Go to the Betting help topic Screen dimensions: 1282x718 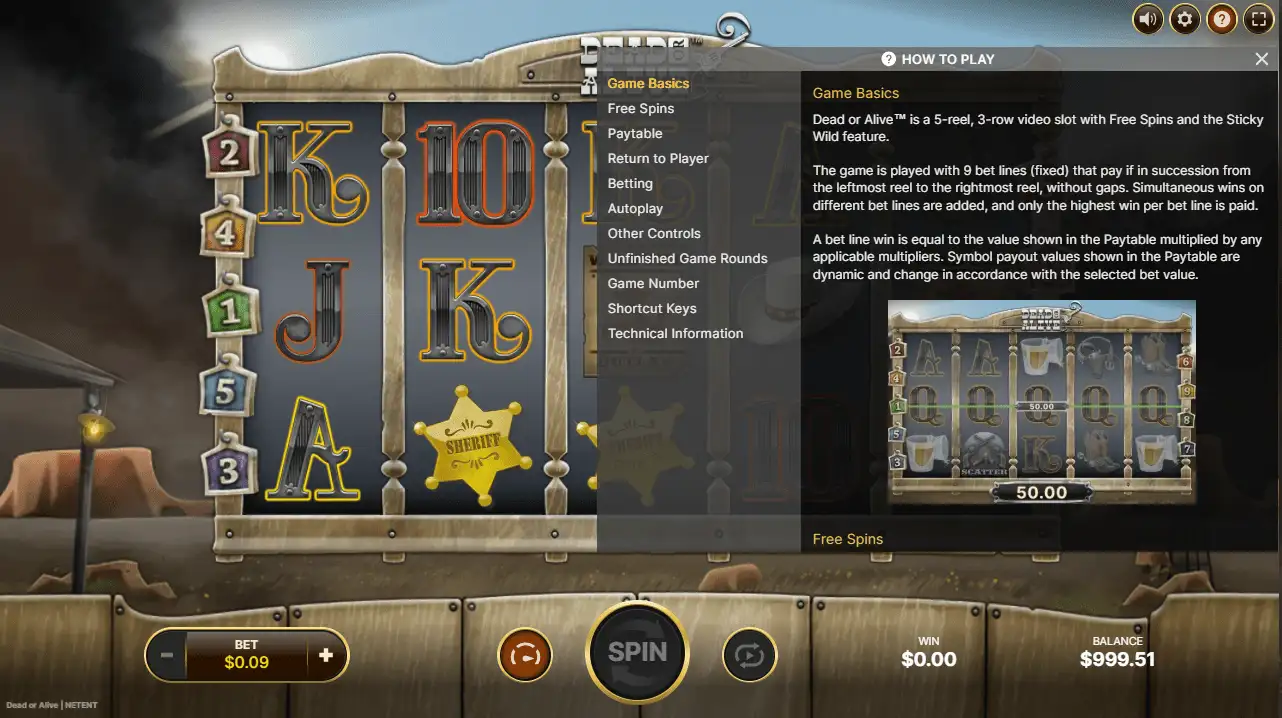pos(630,183)
